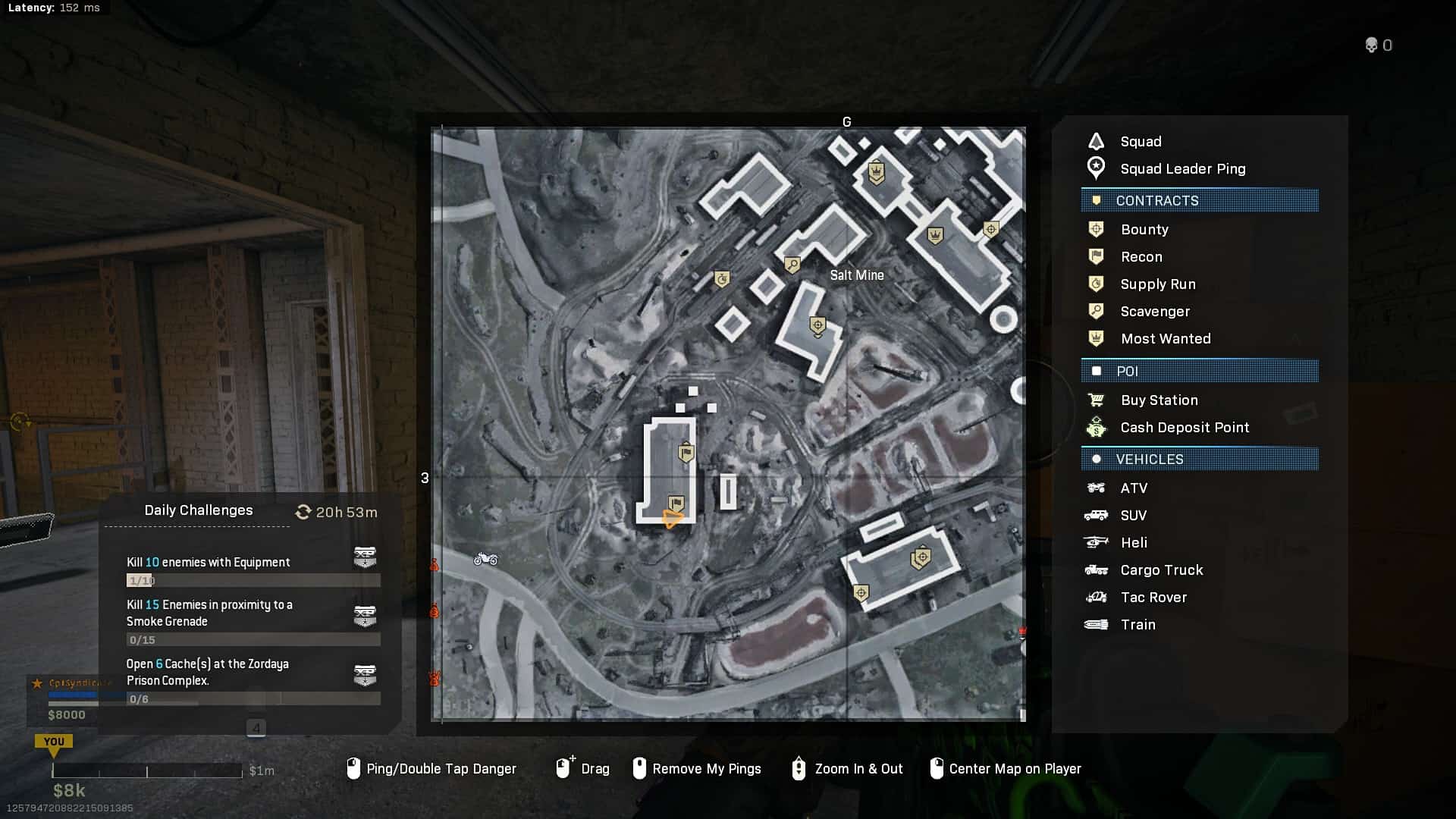Select Buy Station in the legend
This screenshot has width=1456, height=819.
tap(1159, 400)
